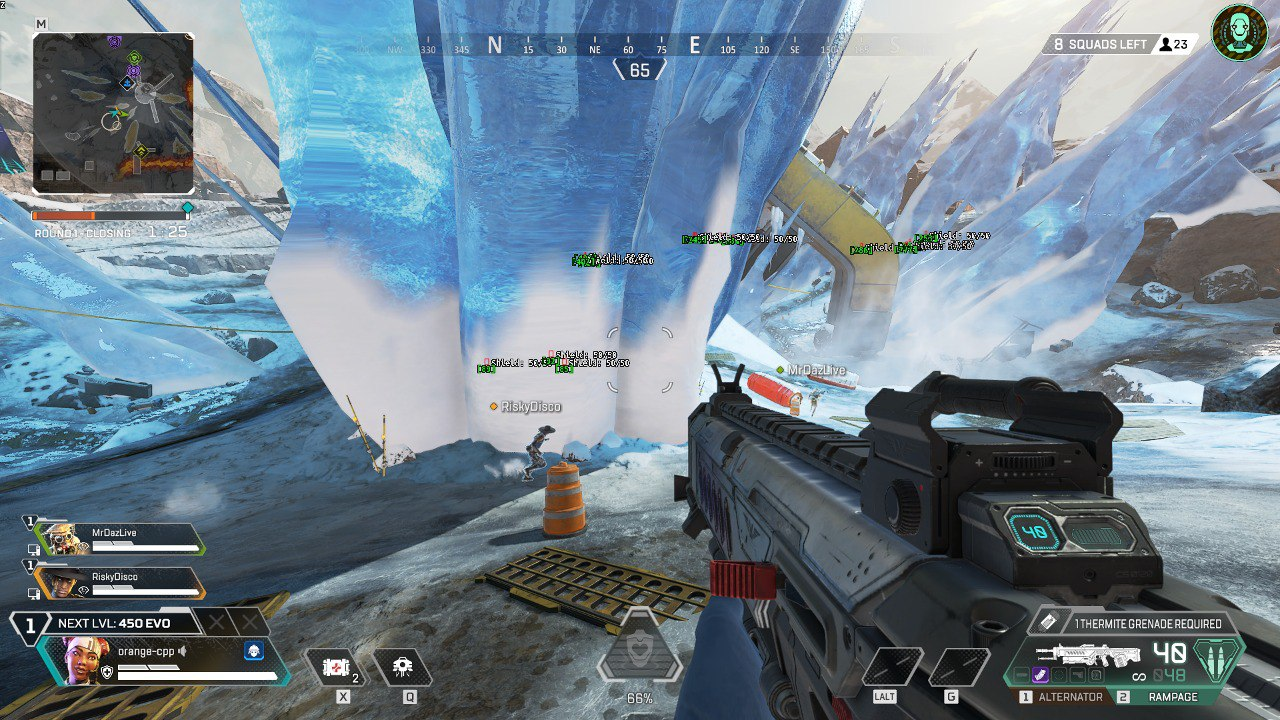Activate Lifeline's drone ultimate icon near Q
This screenshot has width=1280, height=720.
[x=404, y=666]
